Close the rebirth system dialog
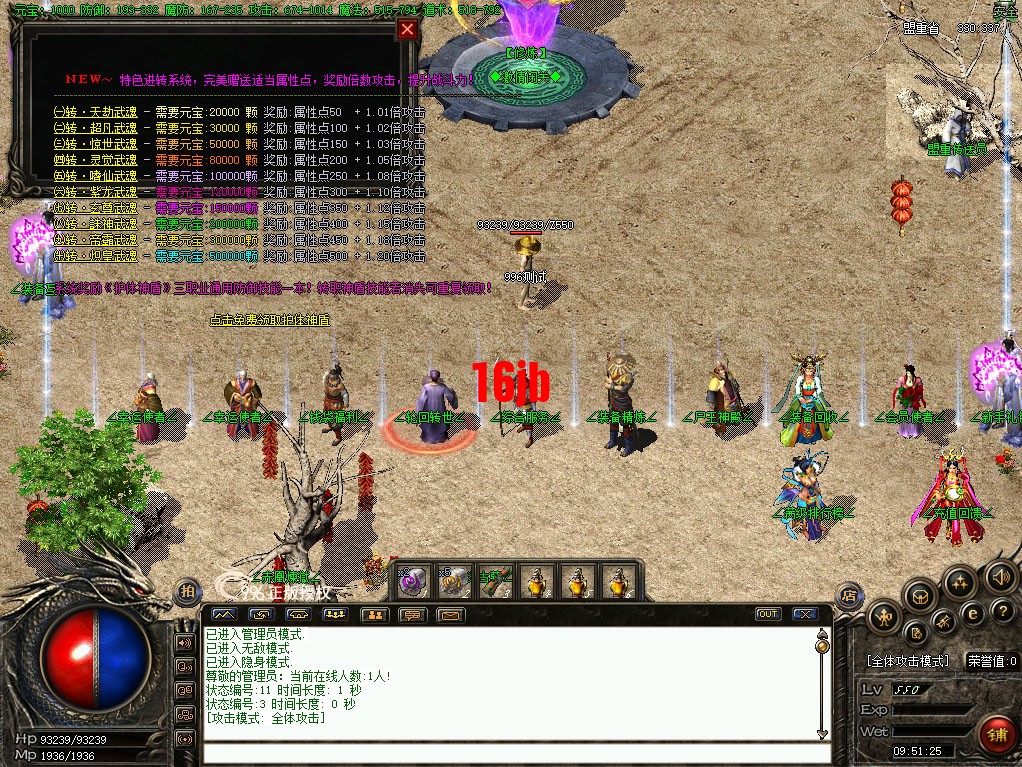 click(407, 30)
